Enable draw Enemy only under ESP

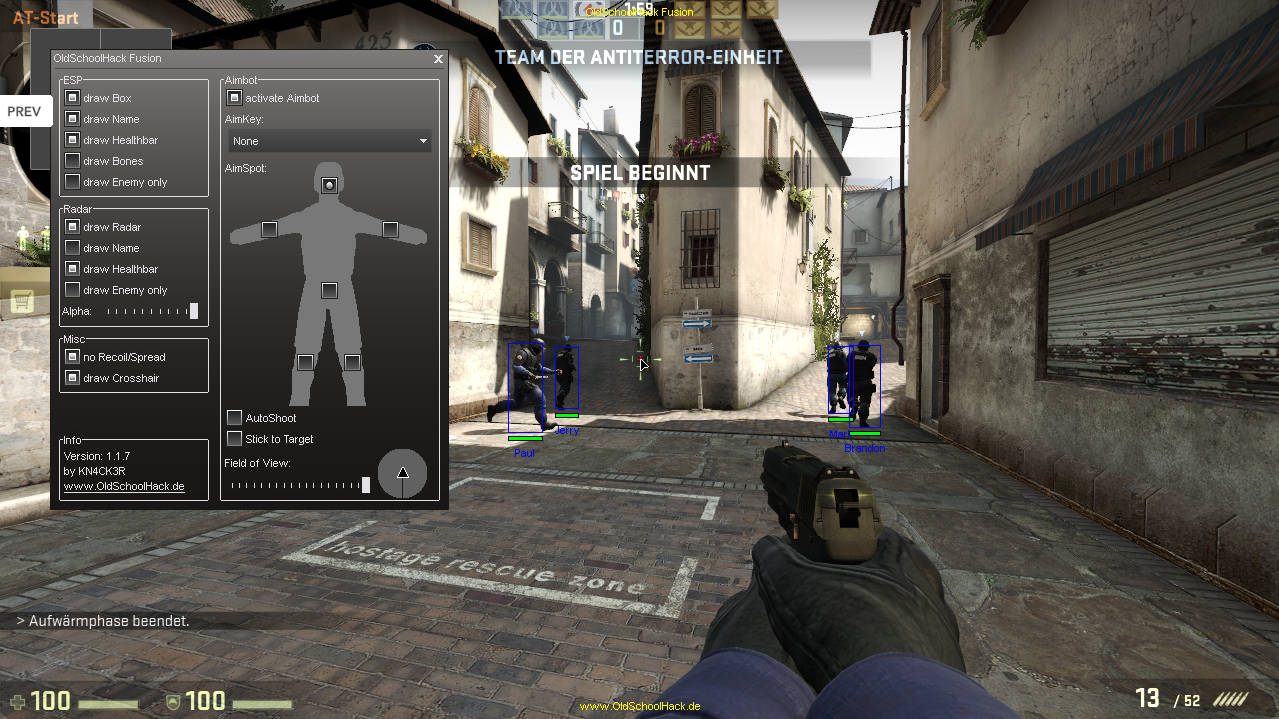[72, 182]
